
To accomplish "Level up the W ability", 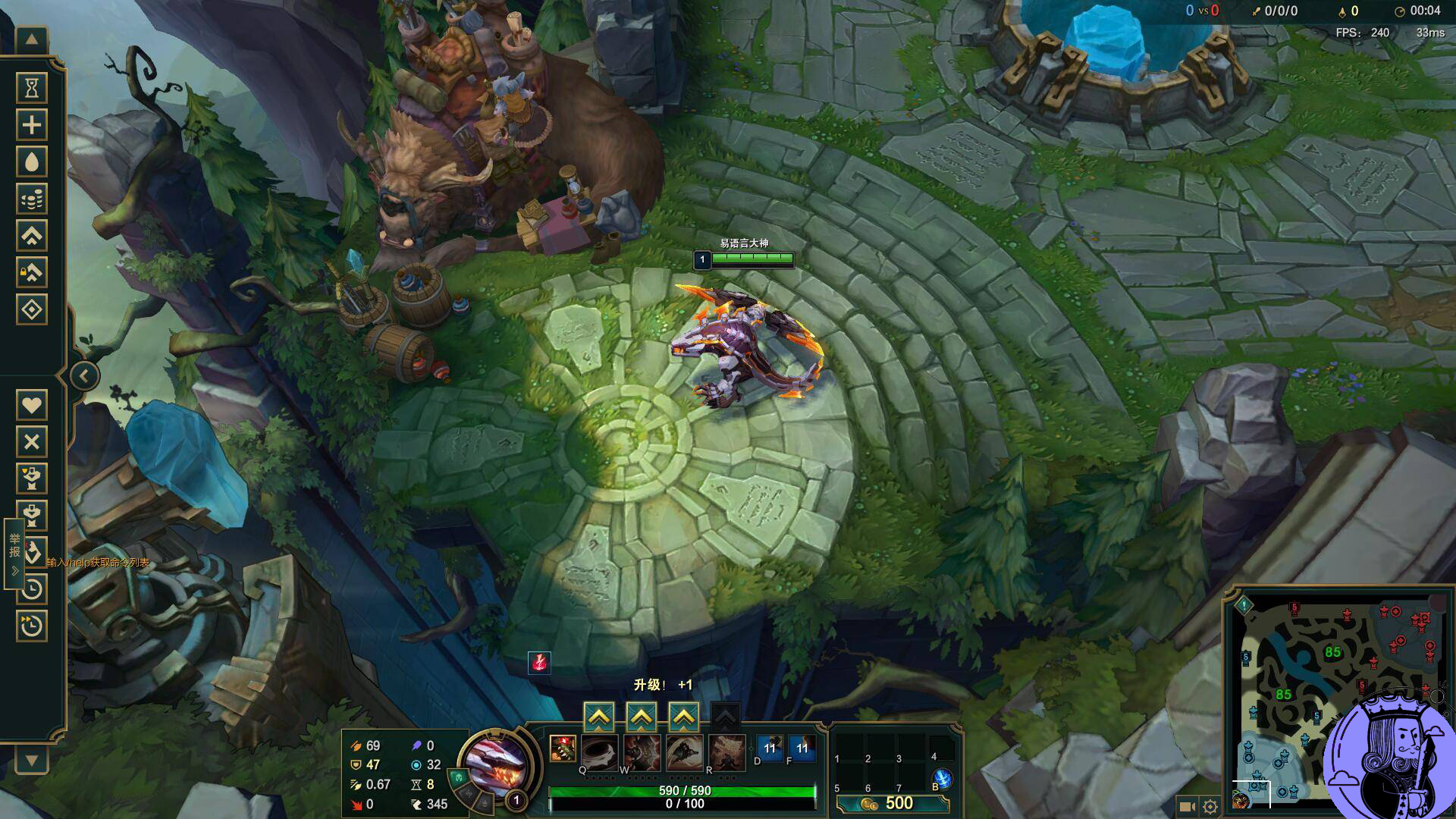I will [642, 717].
